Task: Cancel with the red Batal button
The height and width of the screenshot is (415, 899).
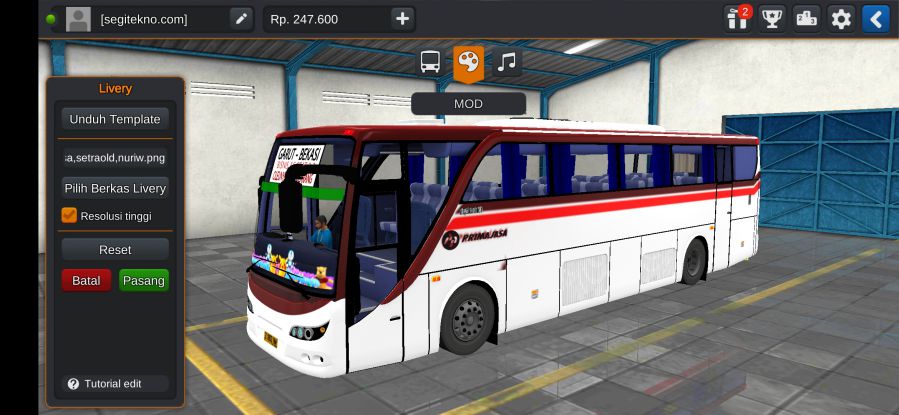Action: tap(86, 280)
